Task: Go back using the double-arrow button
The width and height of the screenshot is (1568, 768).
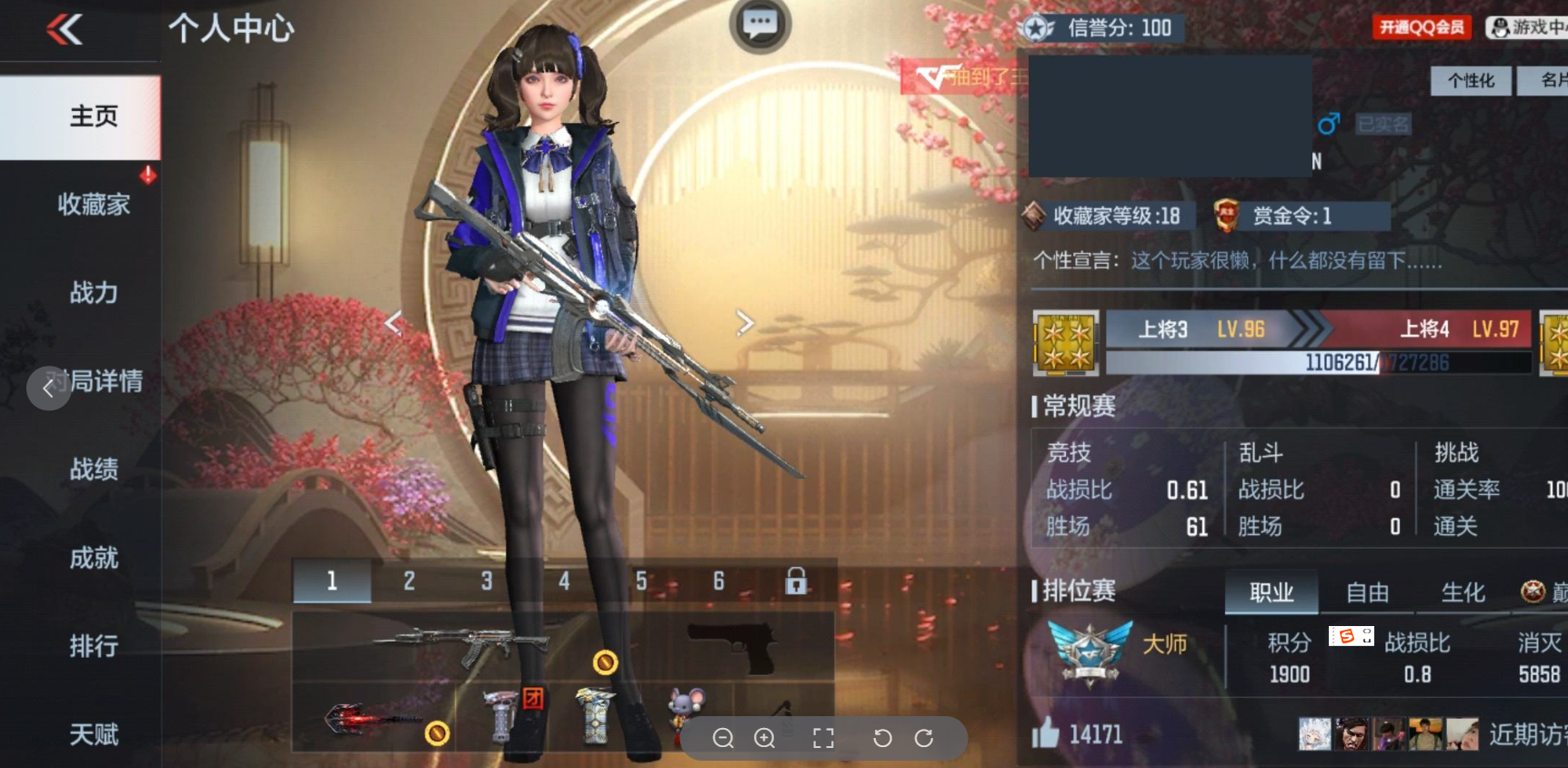Action: click(x=65, y=29)
